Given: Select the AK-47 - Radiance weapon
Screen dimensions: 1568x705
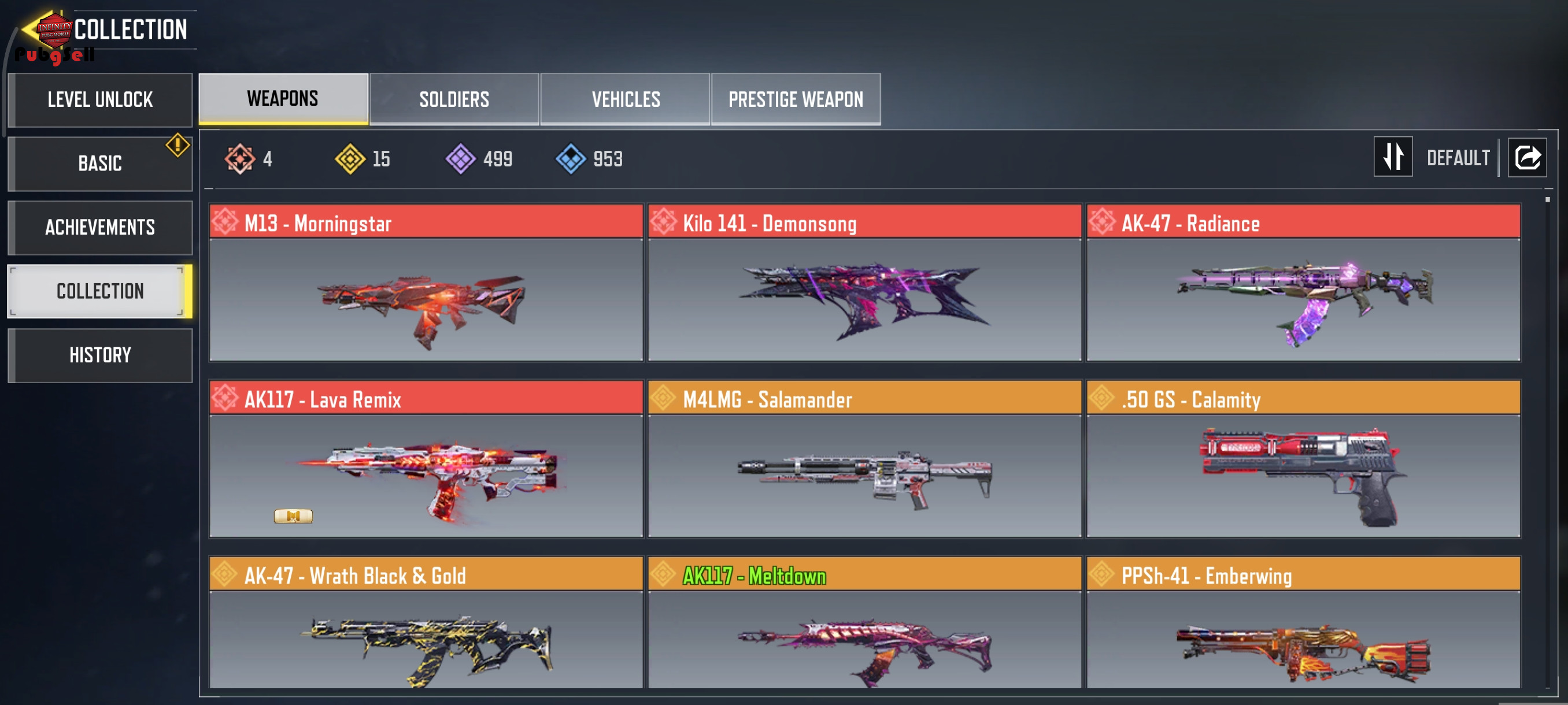Looking at the screenshot, I should [x=1303, y=283].
